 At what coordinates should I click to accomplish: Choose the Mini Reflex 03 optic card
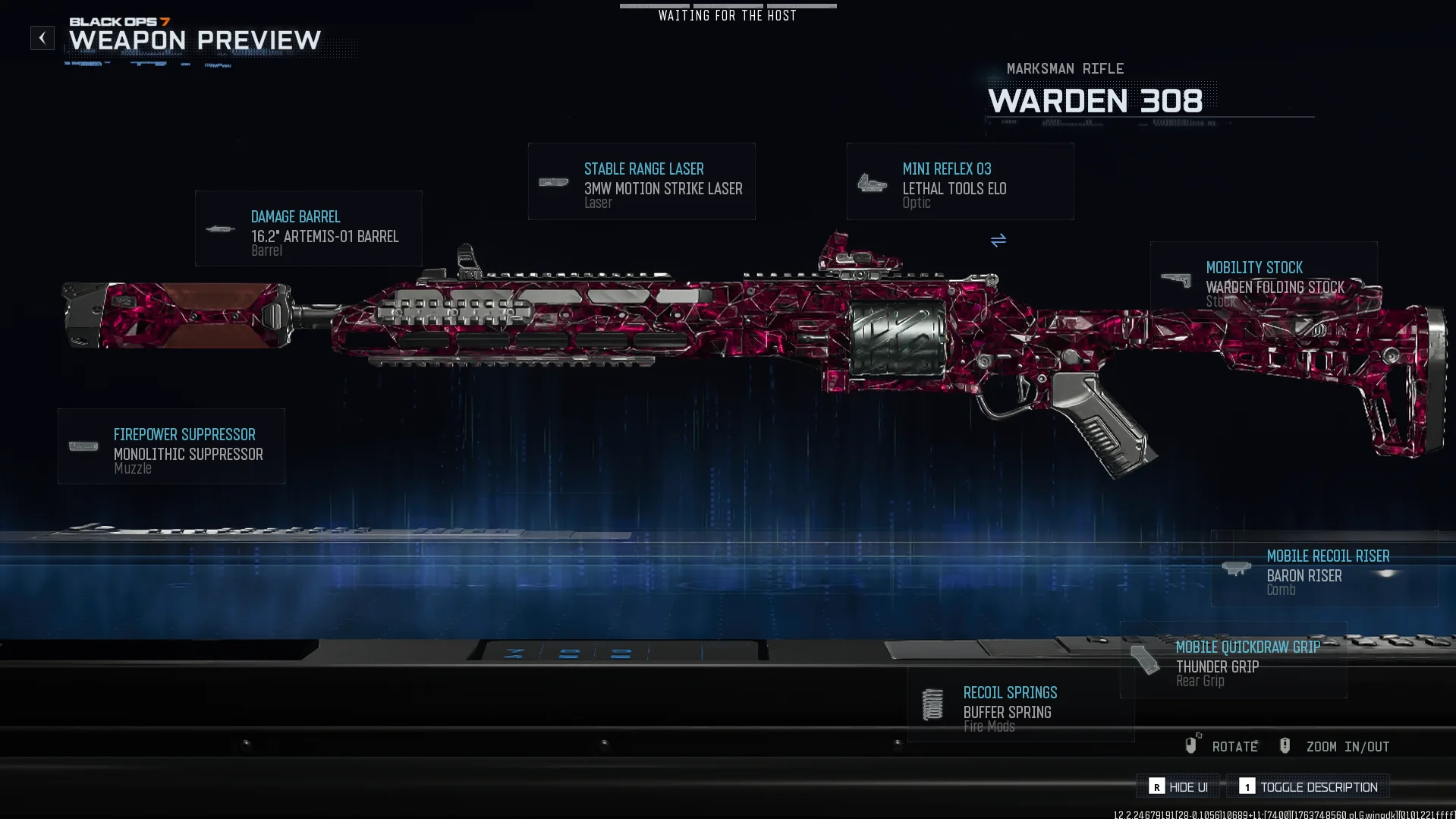(x=960, y=182)
